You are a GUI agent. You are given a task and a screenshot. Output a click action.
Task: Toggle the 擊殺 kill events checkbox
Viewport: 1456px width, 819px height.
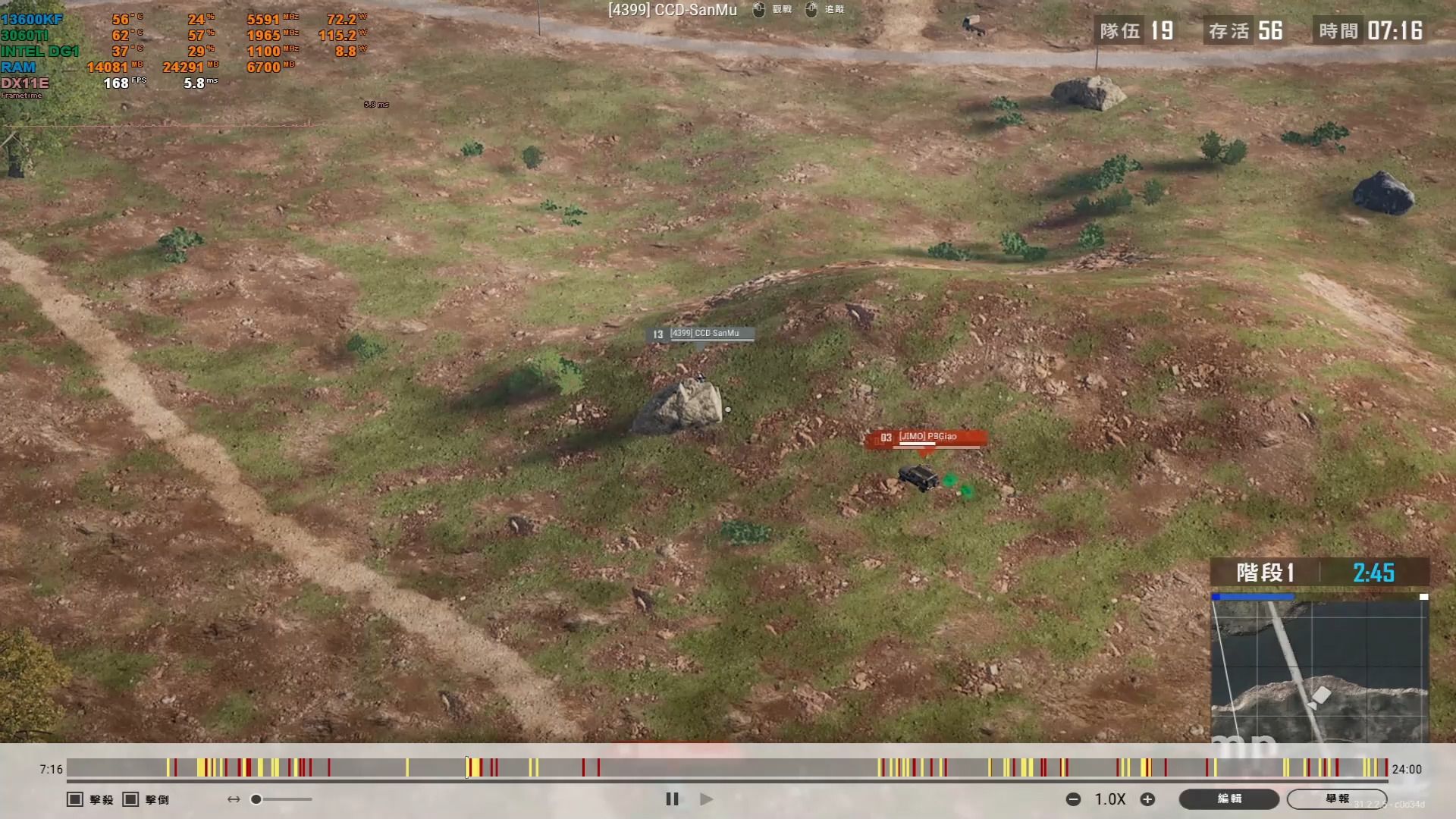(74, 799)
